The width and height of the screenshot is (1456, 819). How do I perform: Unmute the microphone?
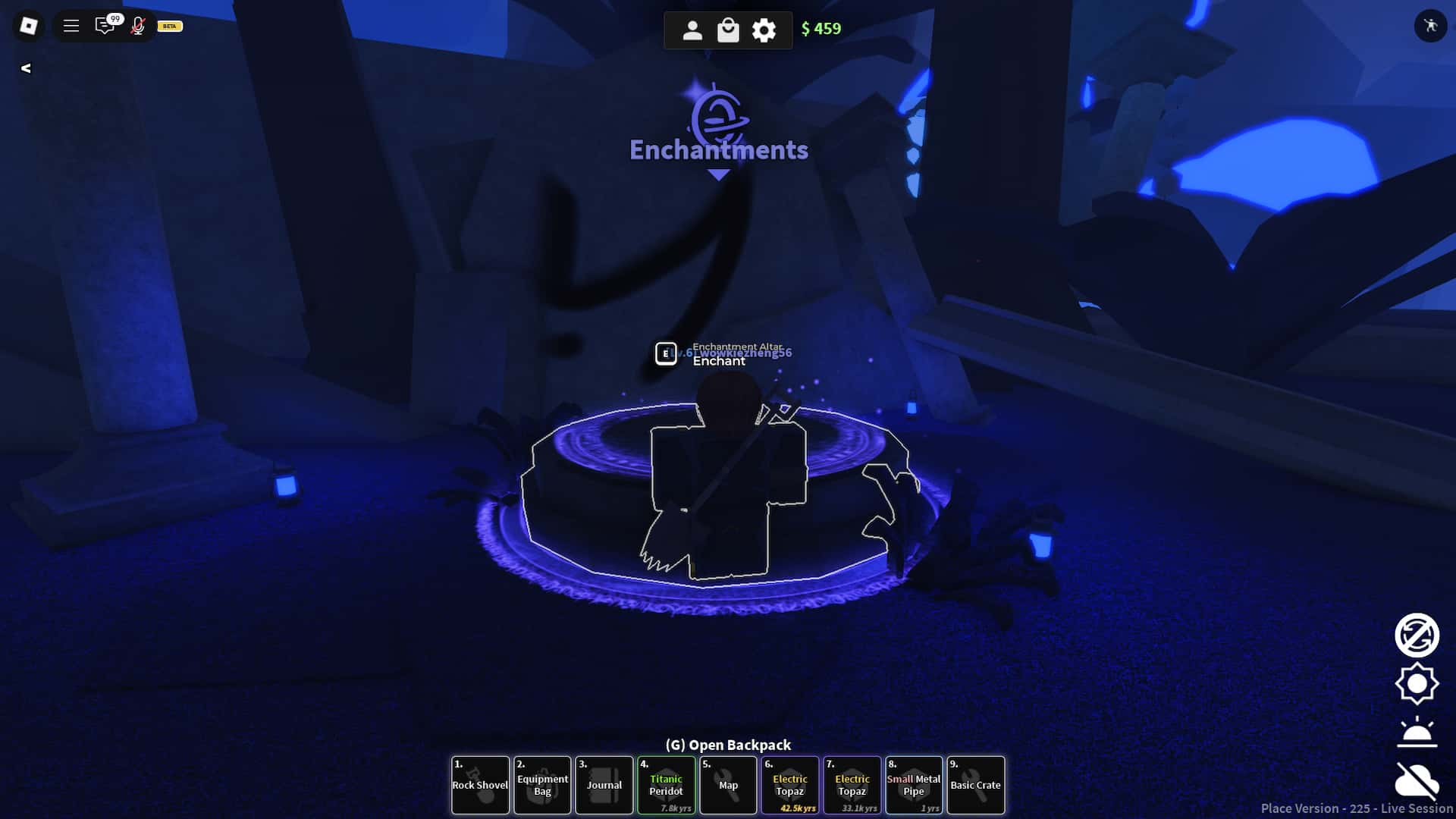click(137, 26)
